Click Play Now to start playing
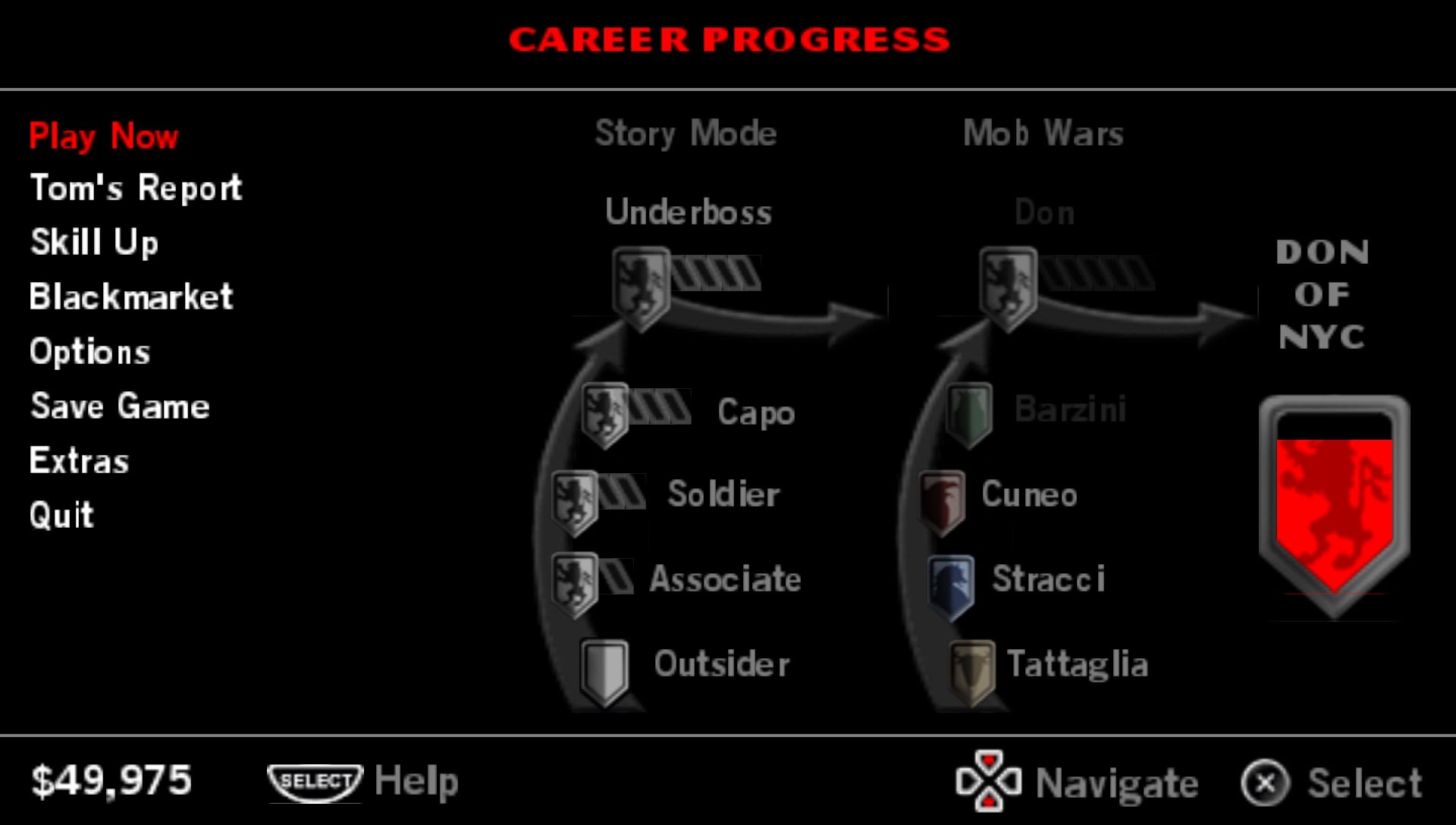 coord(104,137)
